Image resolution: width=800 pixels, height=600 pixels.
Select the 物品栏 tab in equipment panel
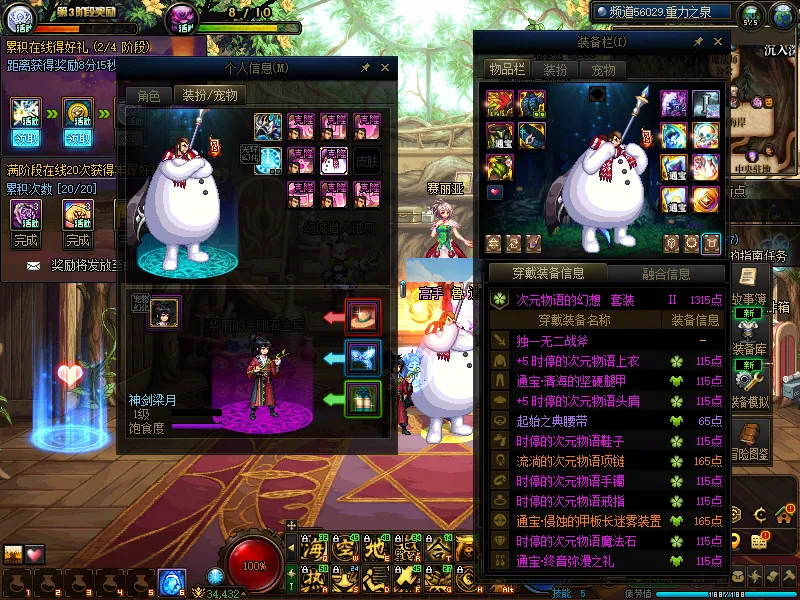click(x=505, y=69)
